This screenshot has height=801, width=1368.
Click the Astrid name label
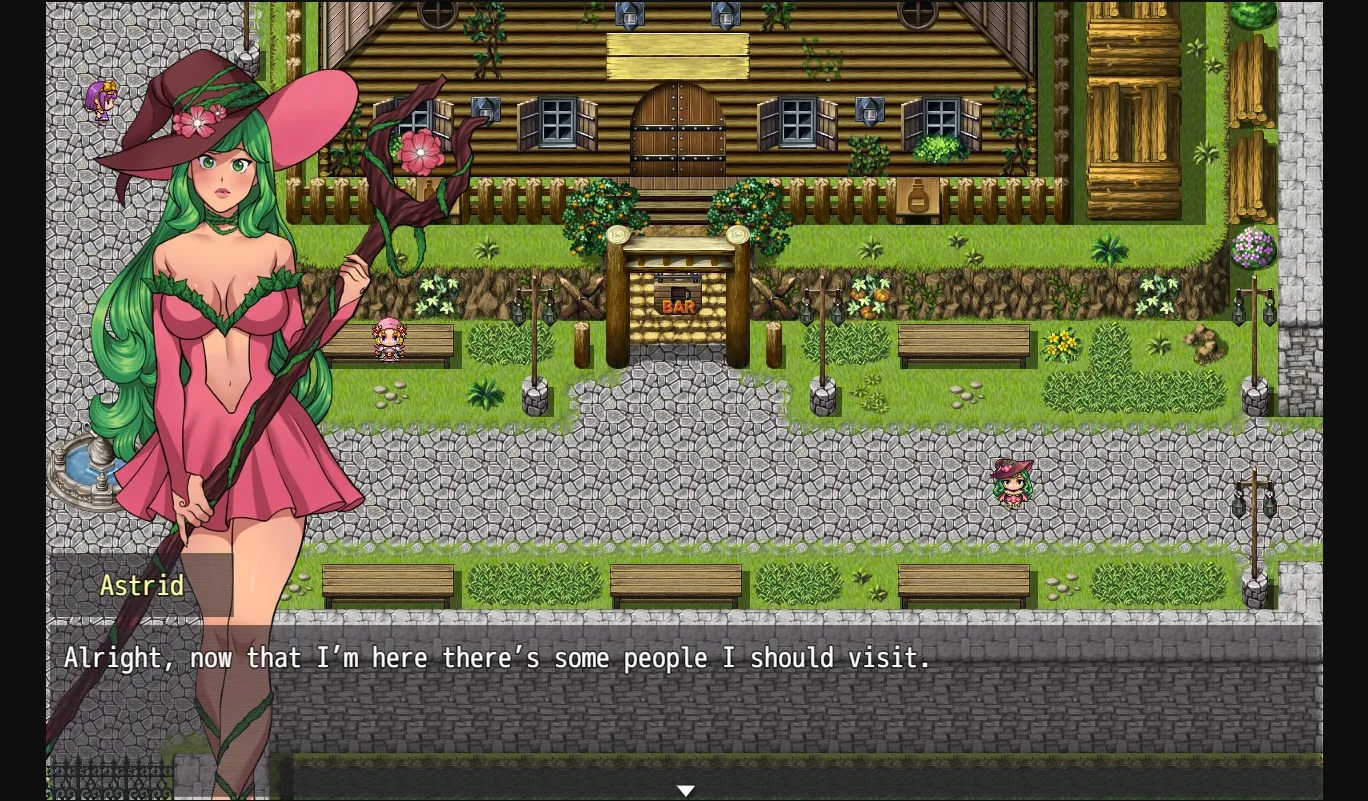point(141,587)
